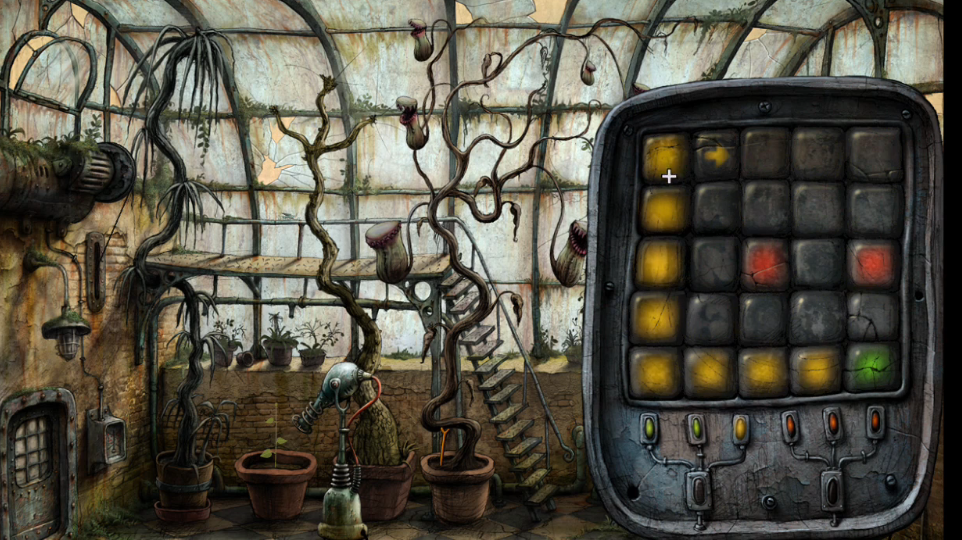Activate the lower switch beneath the orange lamps
This screenshot has height=540, width=962.
click(831, 489)
